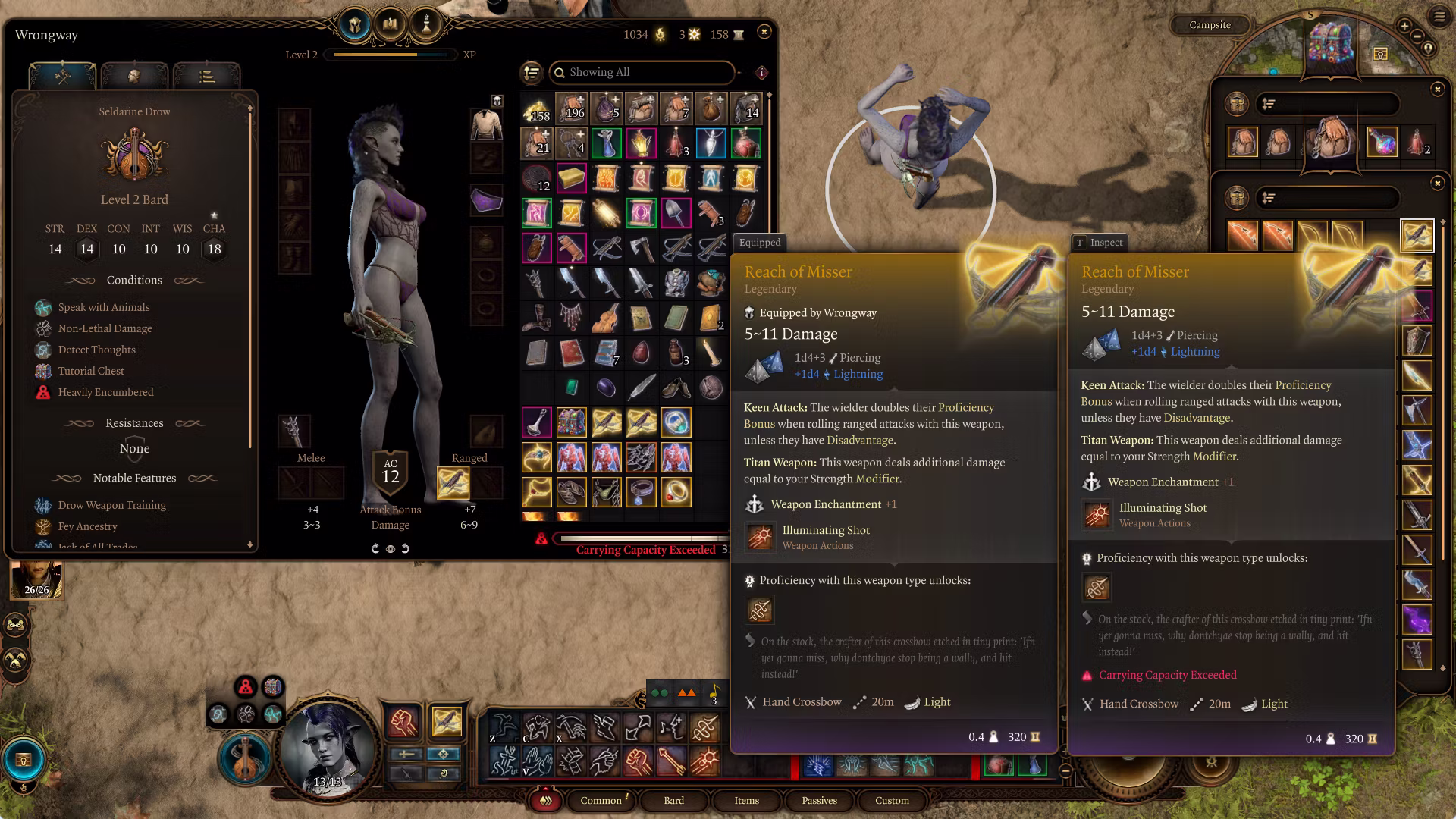Close the upper container window
The height and width of the screenshot is (819, 1456).
click(1437, 89)
